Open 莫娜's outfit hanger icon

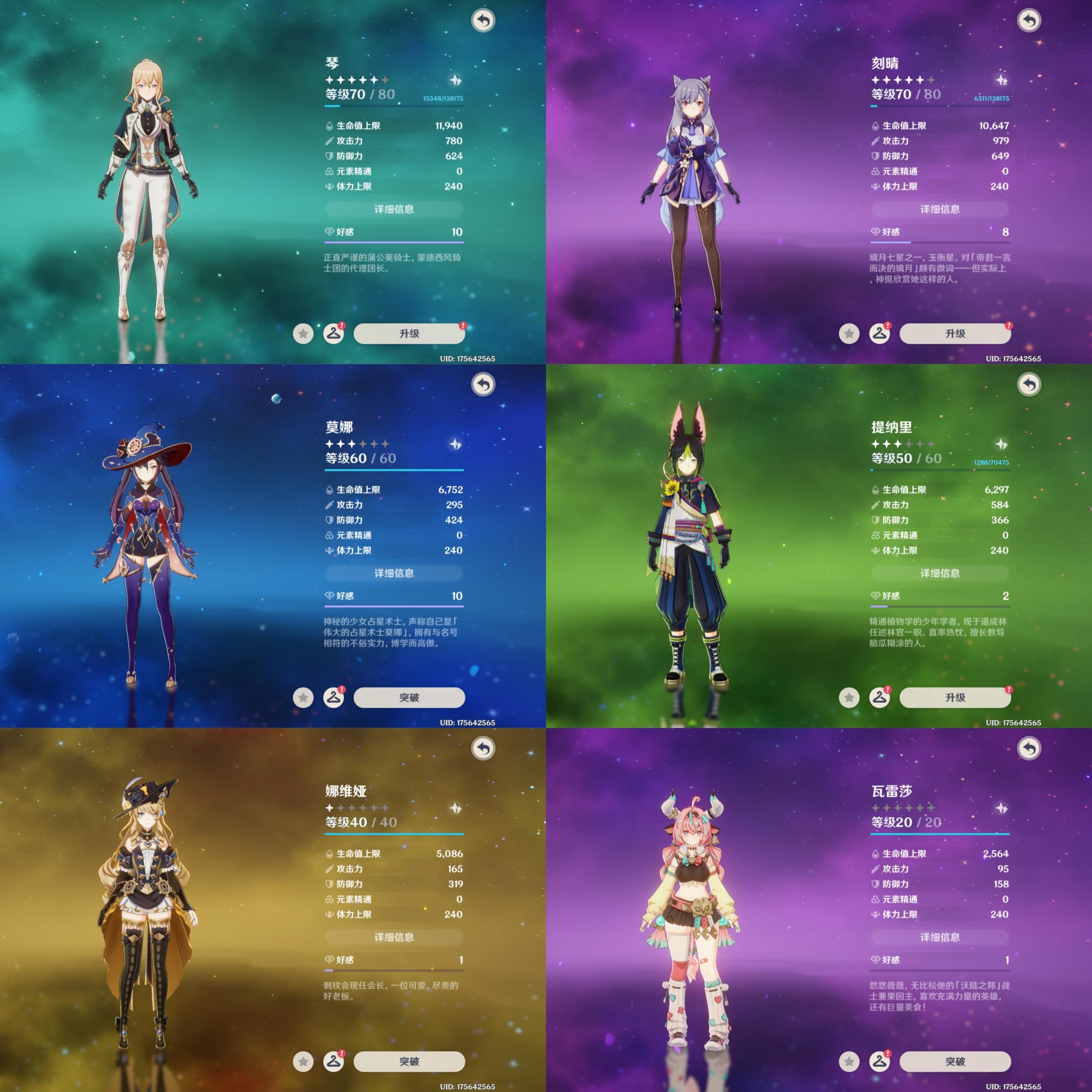point(334,697)
